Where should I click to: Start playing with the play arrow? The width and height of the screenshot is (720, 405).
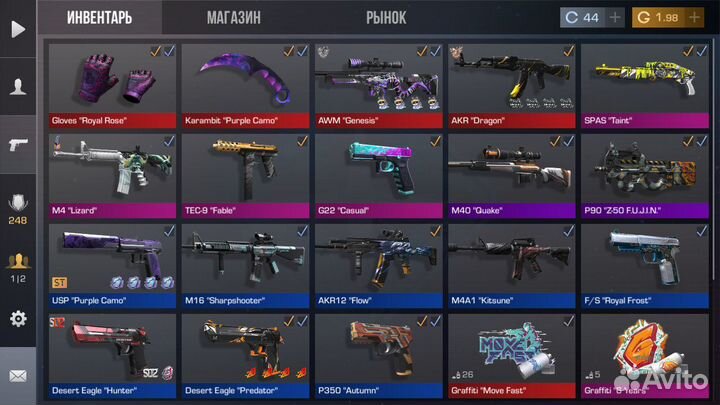[x=18, y=29]
